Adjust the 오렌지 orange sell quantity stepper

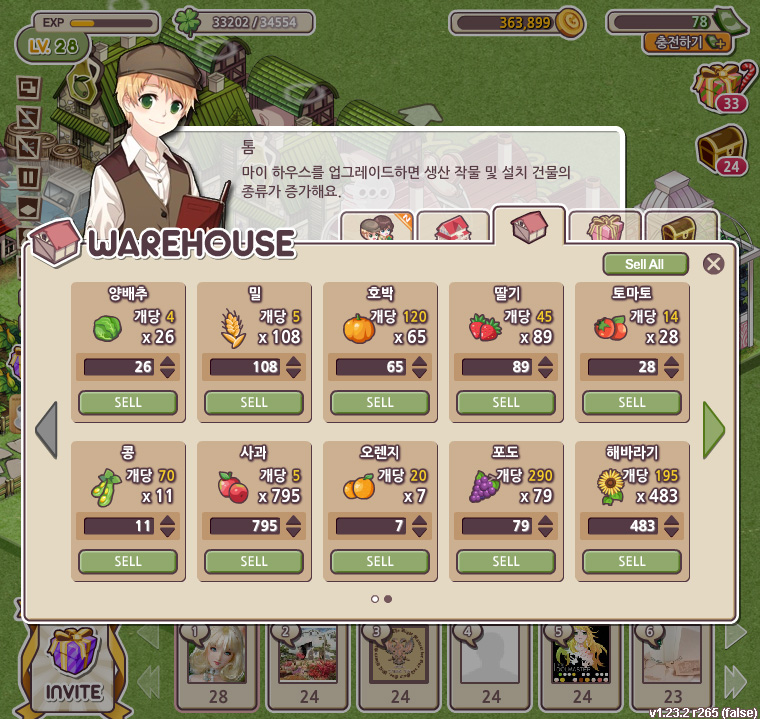(x=419, y=526)
